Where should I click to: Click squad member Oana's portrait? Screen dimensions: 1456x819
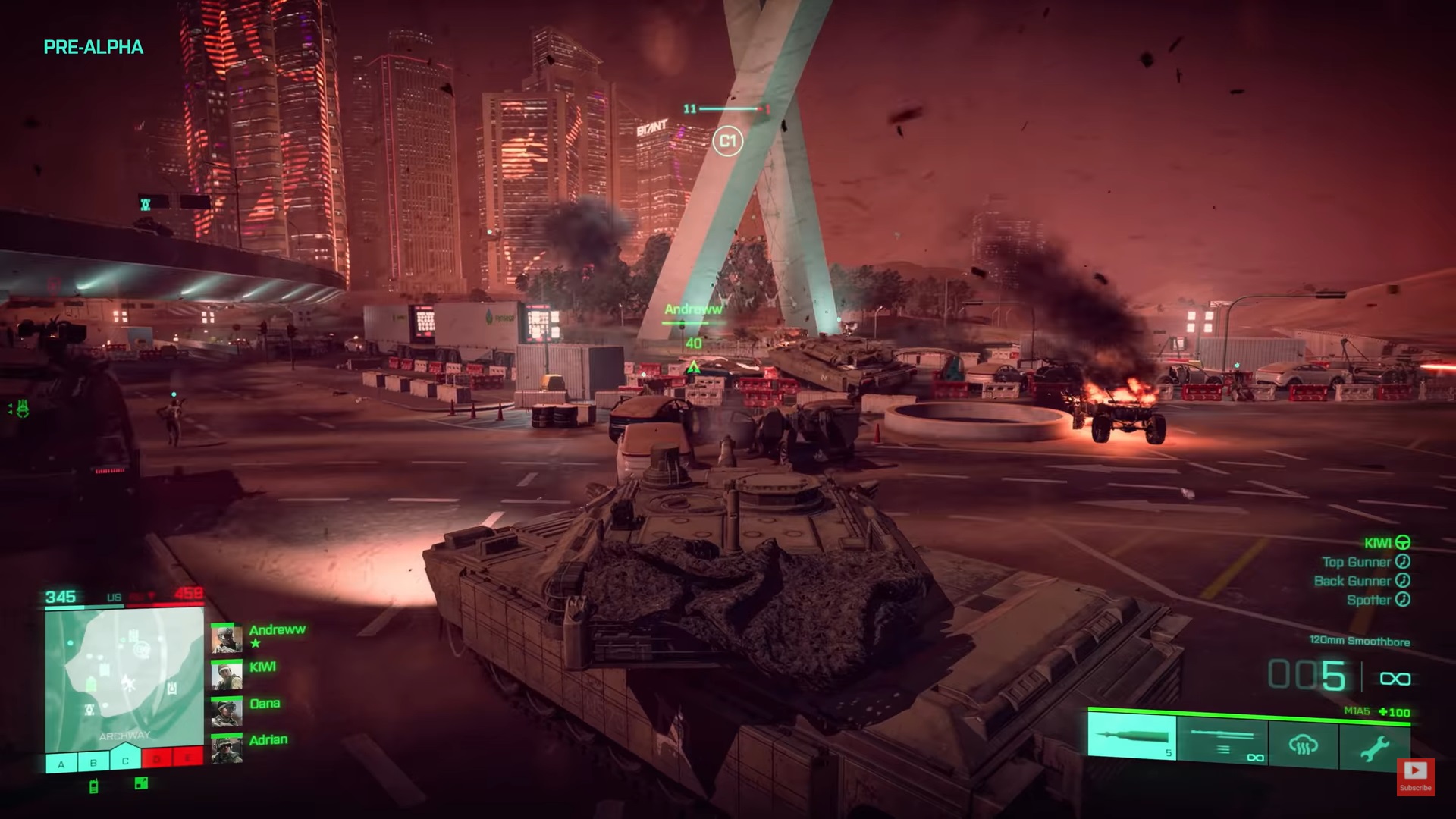(226, 713)
